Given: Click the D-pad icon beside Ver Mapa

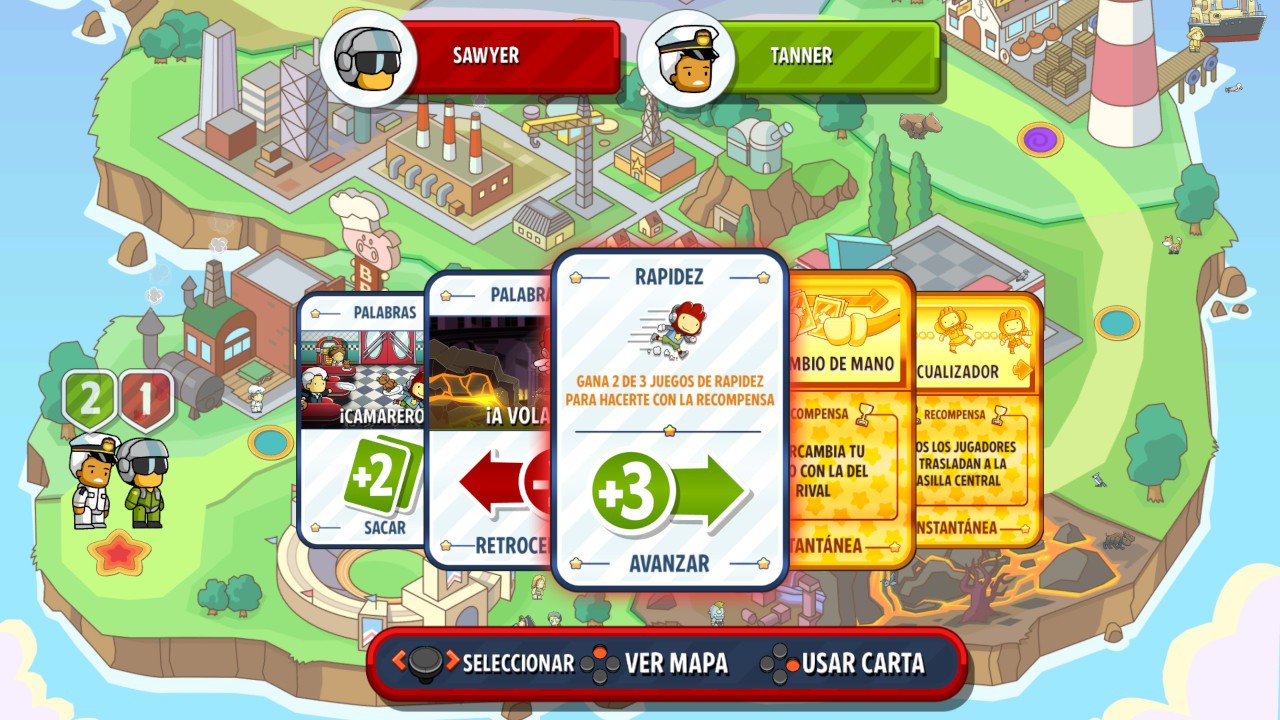Looking at the screenshot, I should (x=598, y=661).
